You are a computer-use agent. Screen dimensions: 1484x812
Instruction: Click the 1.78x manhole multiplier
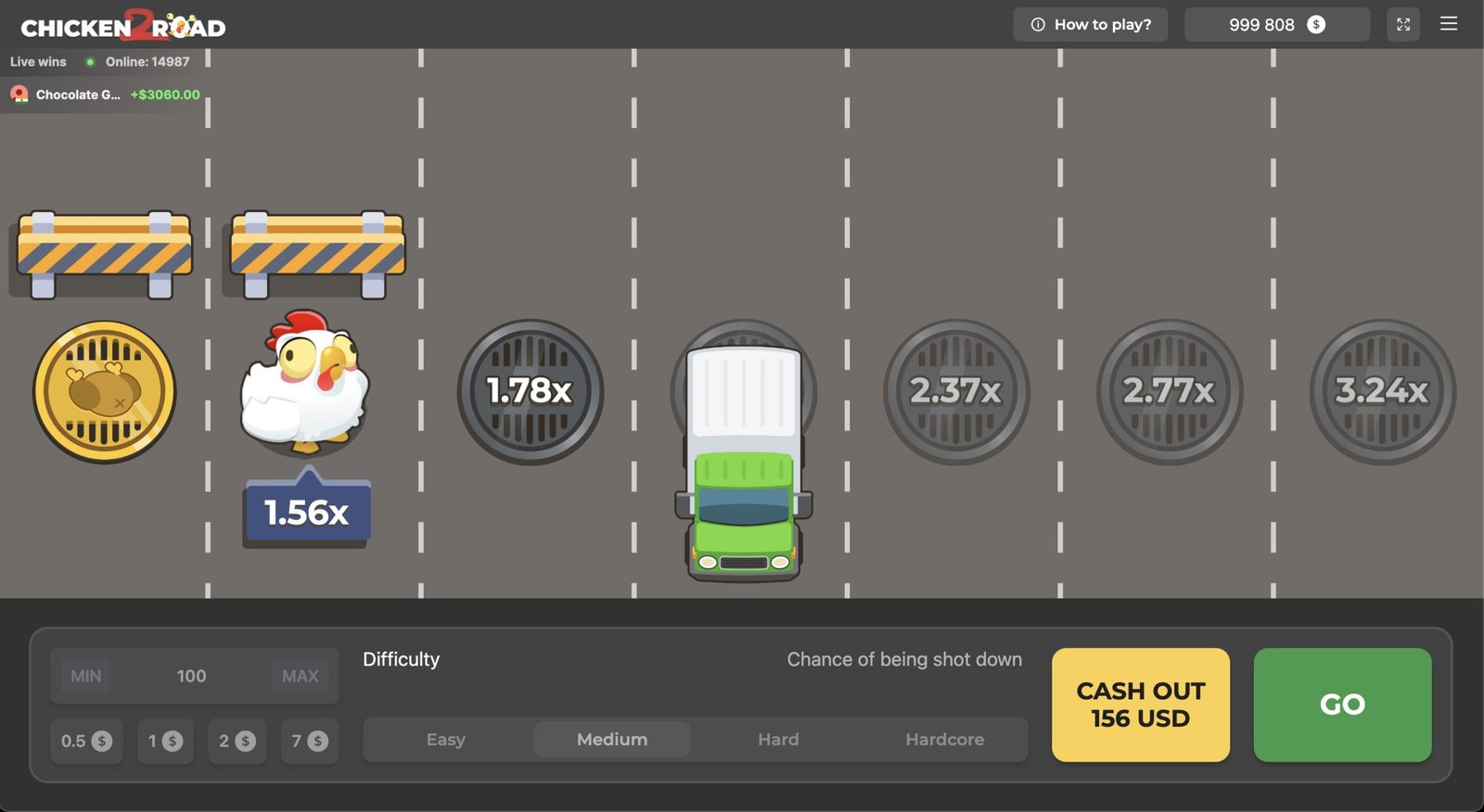530,391
